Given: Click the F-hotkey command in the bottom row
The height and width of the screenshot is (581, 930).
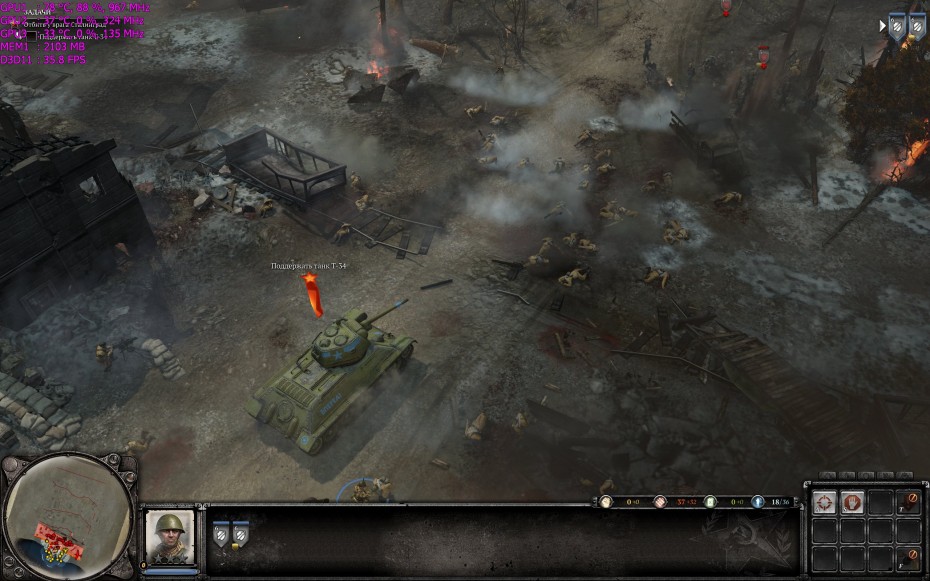Looking at the screenshot, I should (x=907, y=559).
